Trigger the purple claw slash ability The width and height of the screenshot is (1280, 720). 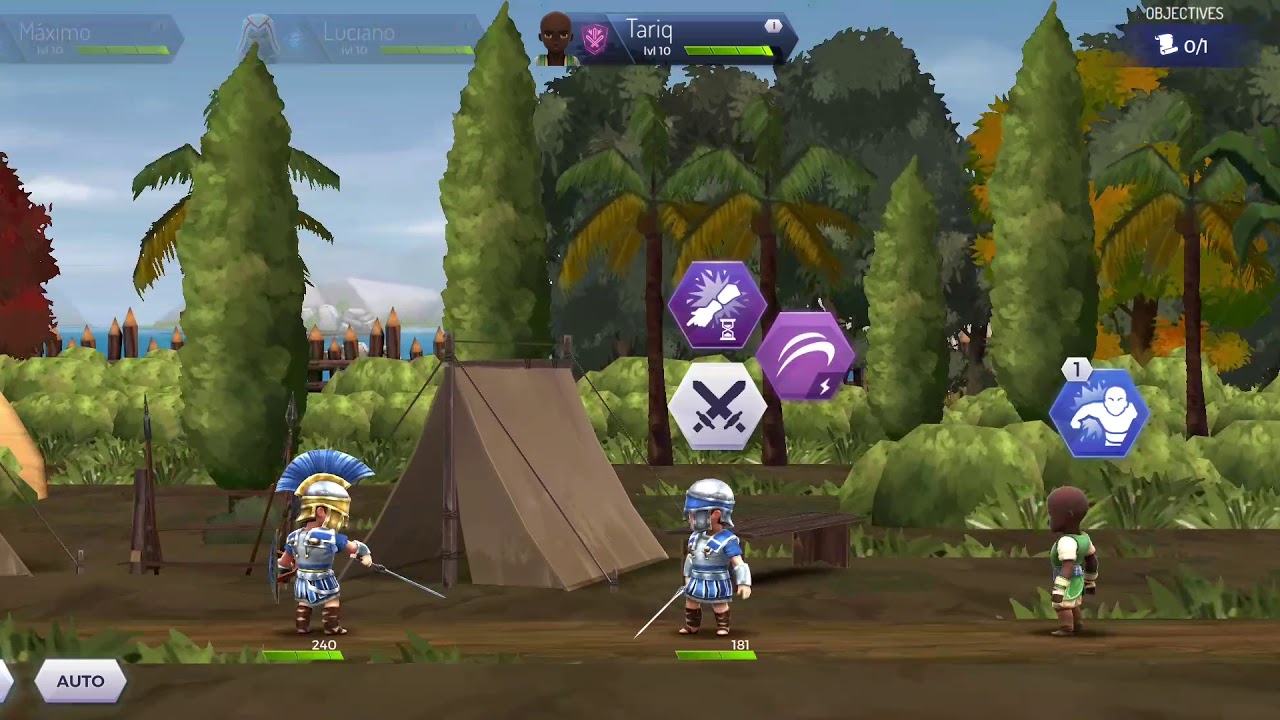pyautogui.click(x=805, y=355)
